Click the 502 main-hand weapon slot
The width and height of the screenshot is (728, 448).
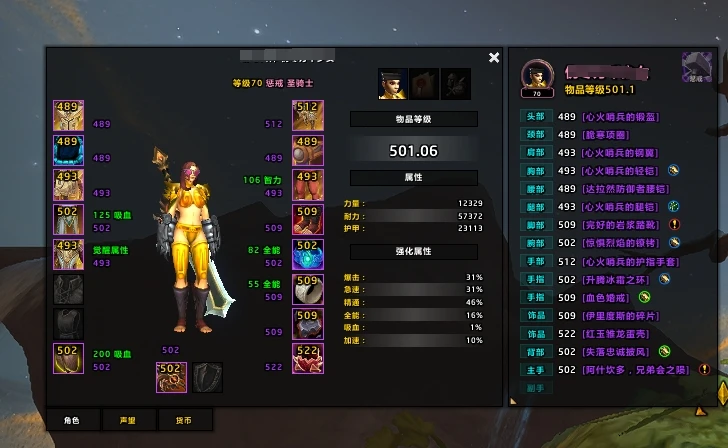click(171, 376)
